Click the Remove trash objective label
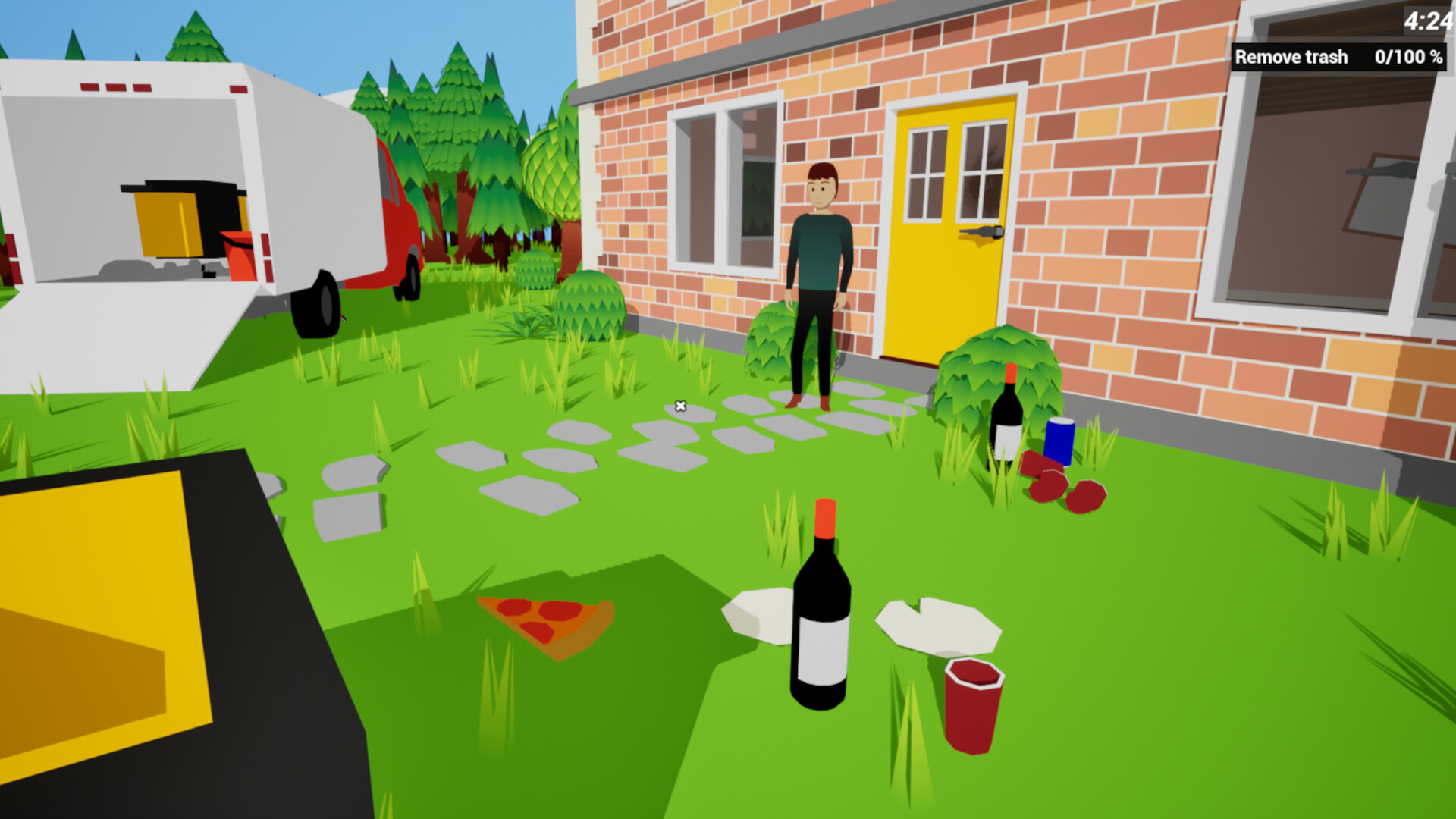Viewport: 1456px width, 819px height. click(x=1291, y=57)
